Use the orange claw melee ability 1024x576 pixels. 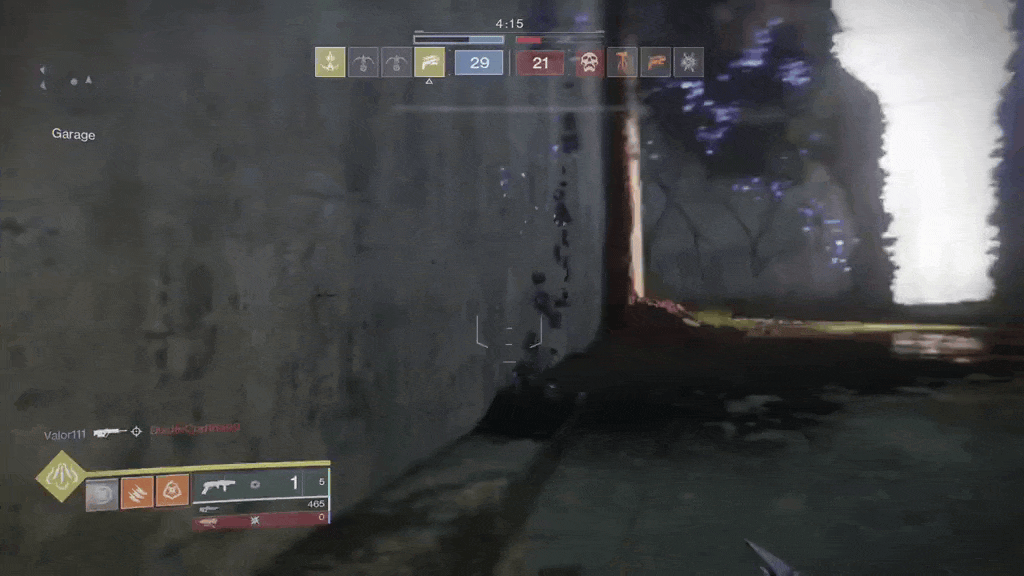click(x=137, y=491)
